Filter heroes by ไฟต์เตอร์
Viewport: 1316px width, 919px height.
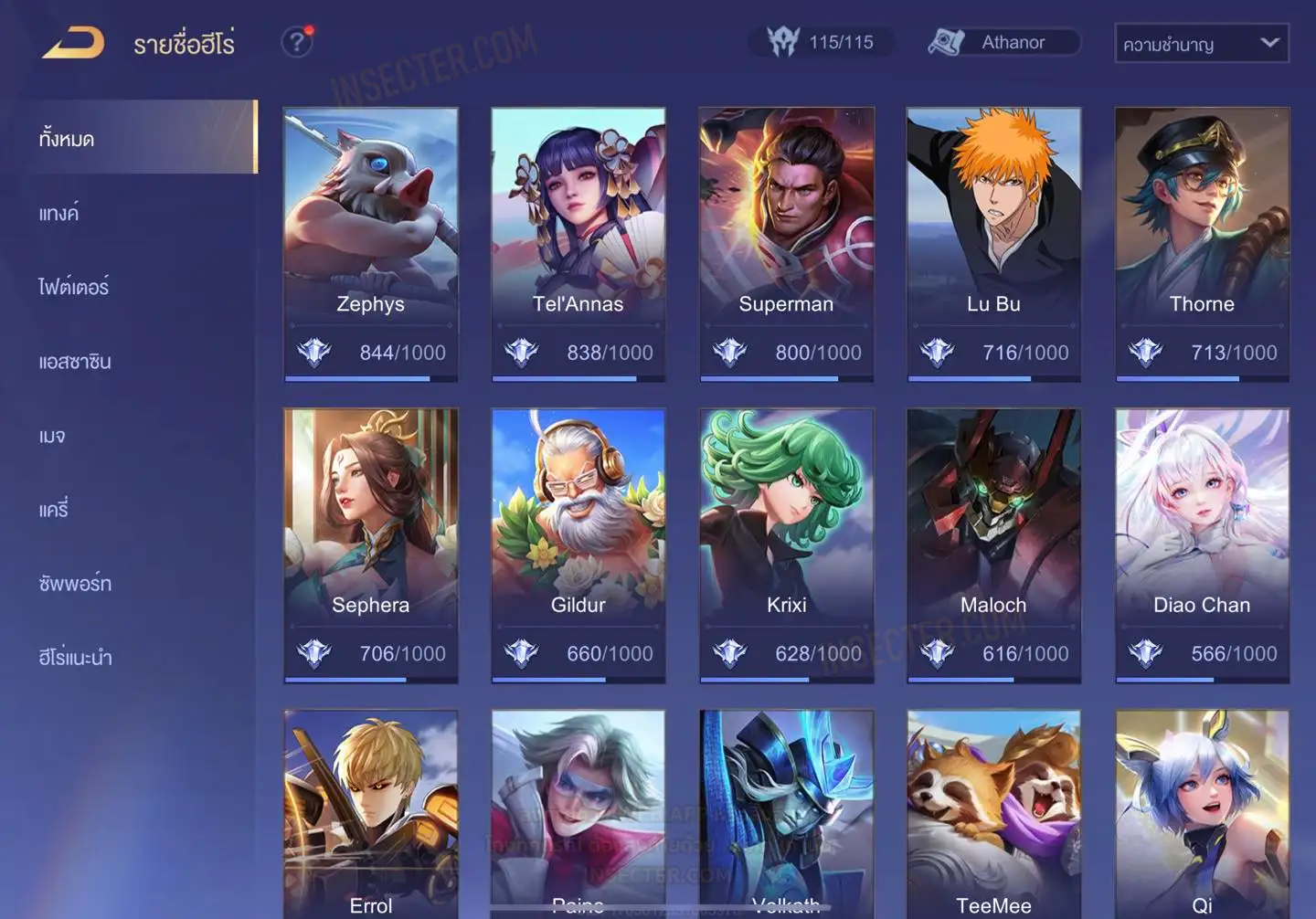[x=74, y=288]
